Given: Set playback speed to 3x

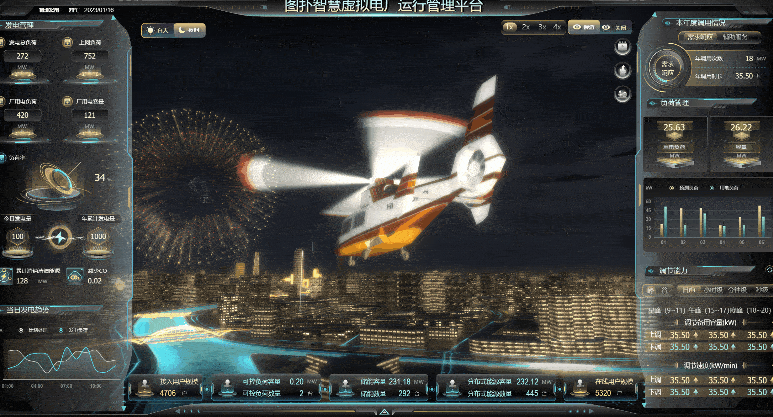Looking at the screenshot, I should pyautogui.click(x=542, y=28).
